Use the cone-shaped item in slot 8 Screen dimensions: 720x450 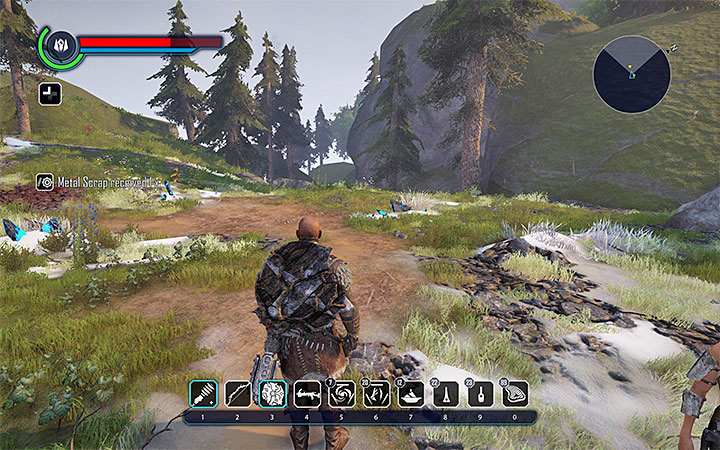[445, 394]
